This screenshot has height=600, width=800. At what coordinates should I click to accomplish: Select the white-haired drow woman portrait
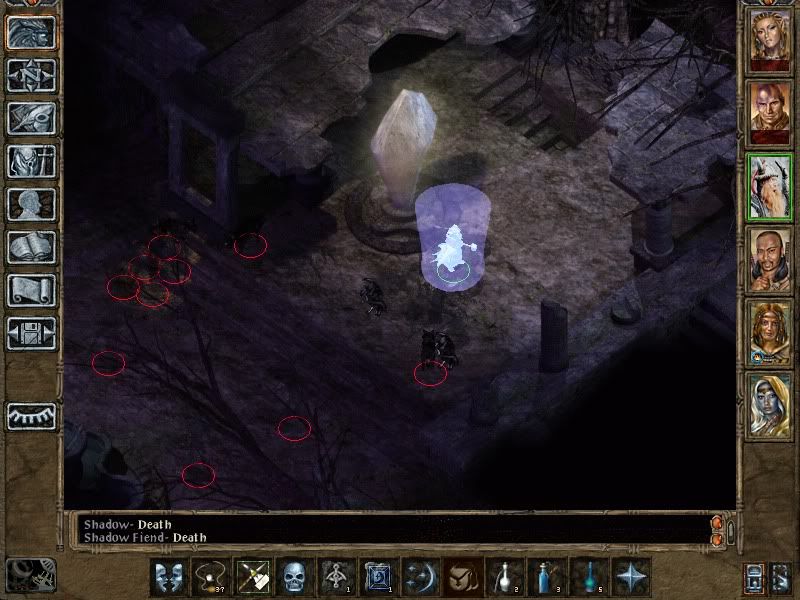(x=769, y=407)
